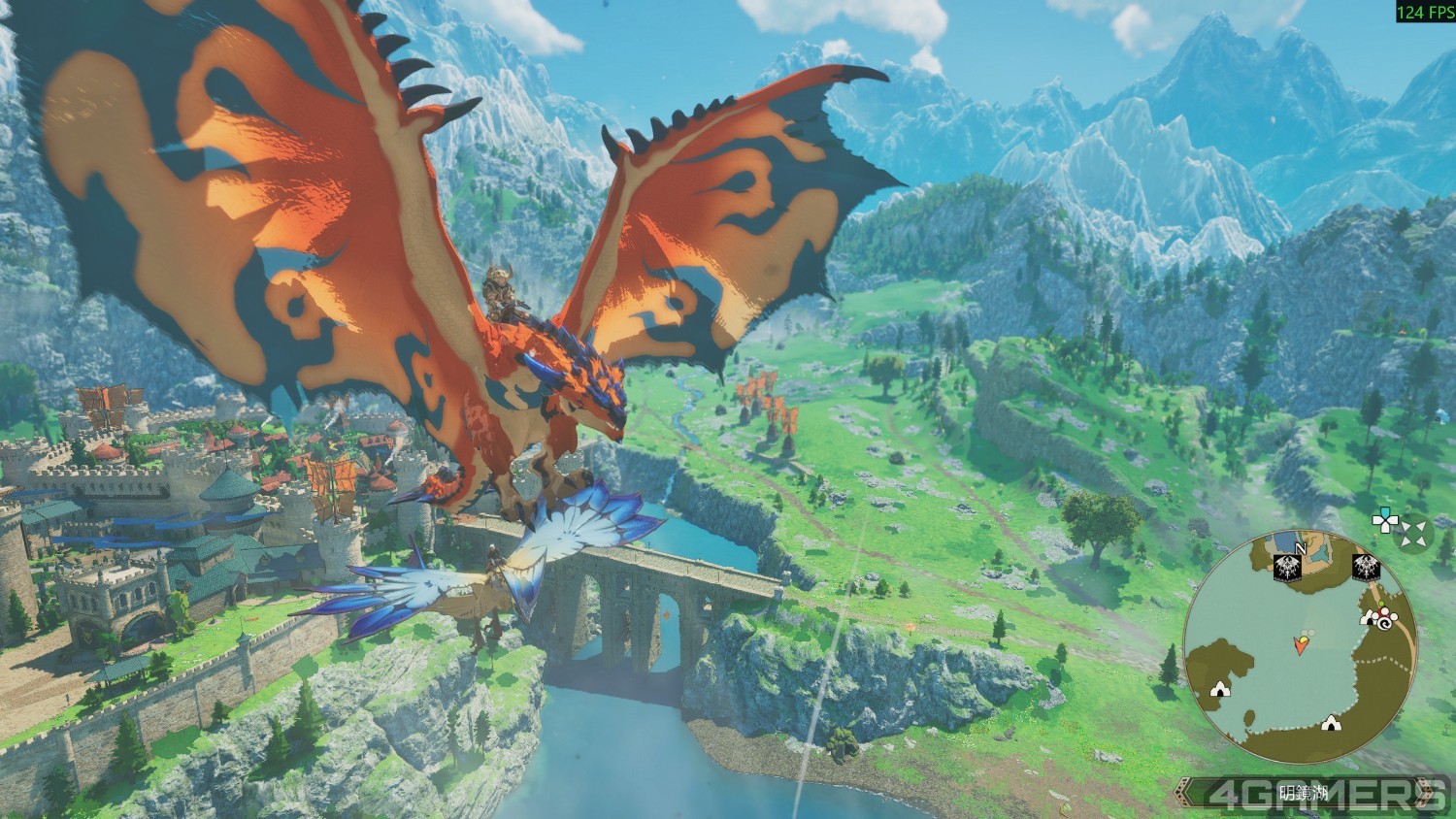Click the orange player arrow on minimap
Screen dimensions: 1456x819
tap(1300, 642)
